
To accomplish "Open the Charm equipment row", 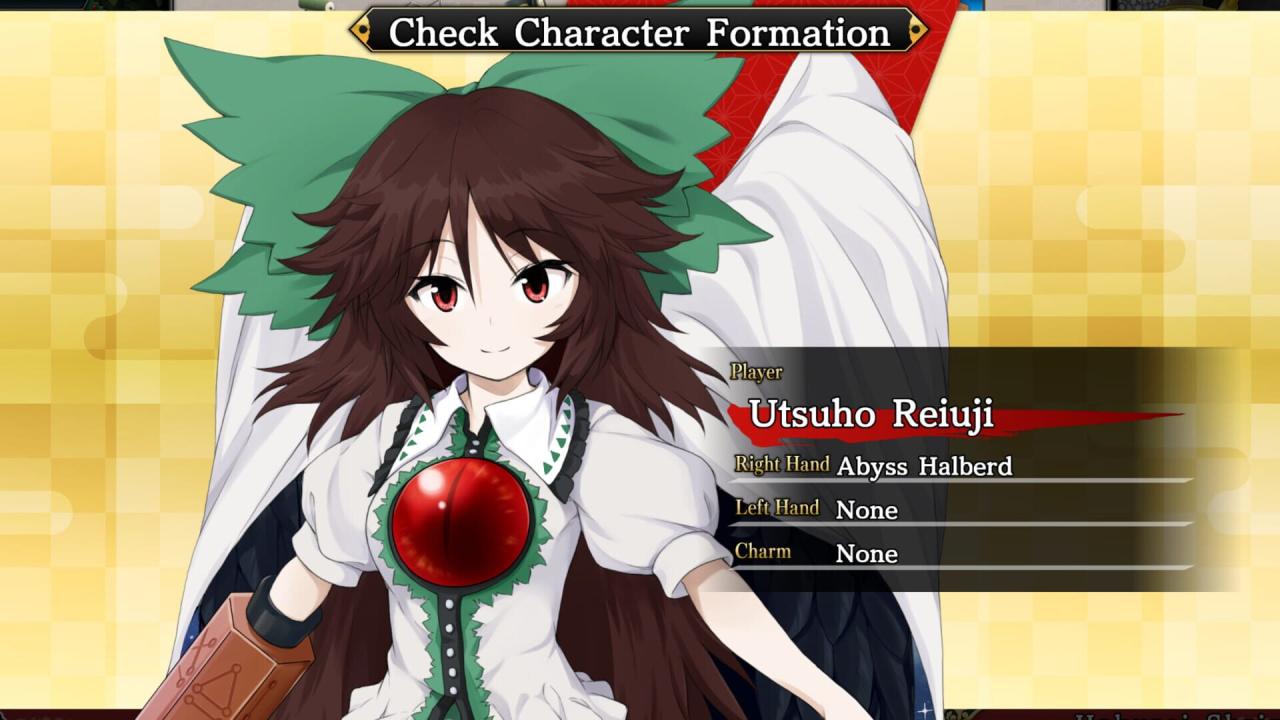I will tap(866, 554).
